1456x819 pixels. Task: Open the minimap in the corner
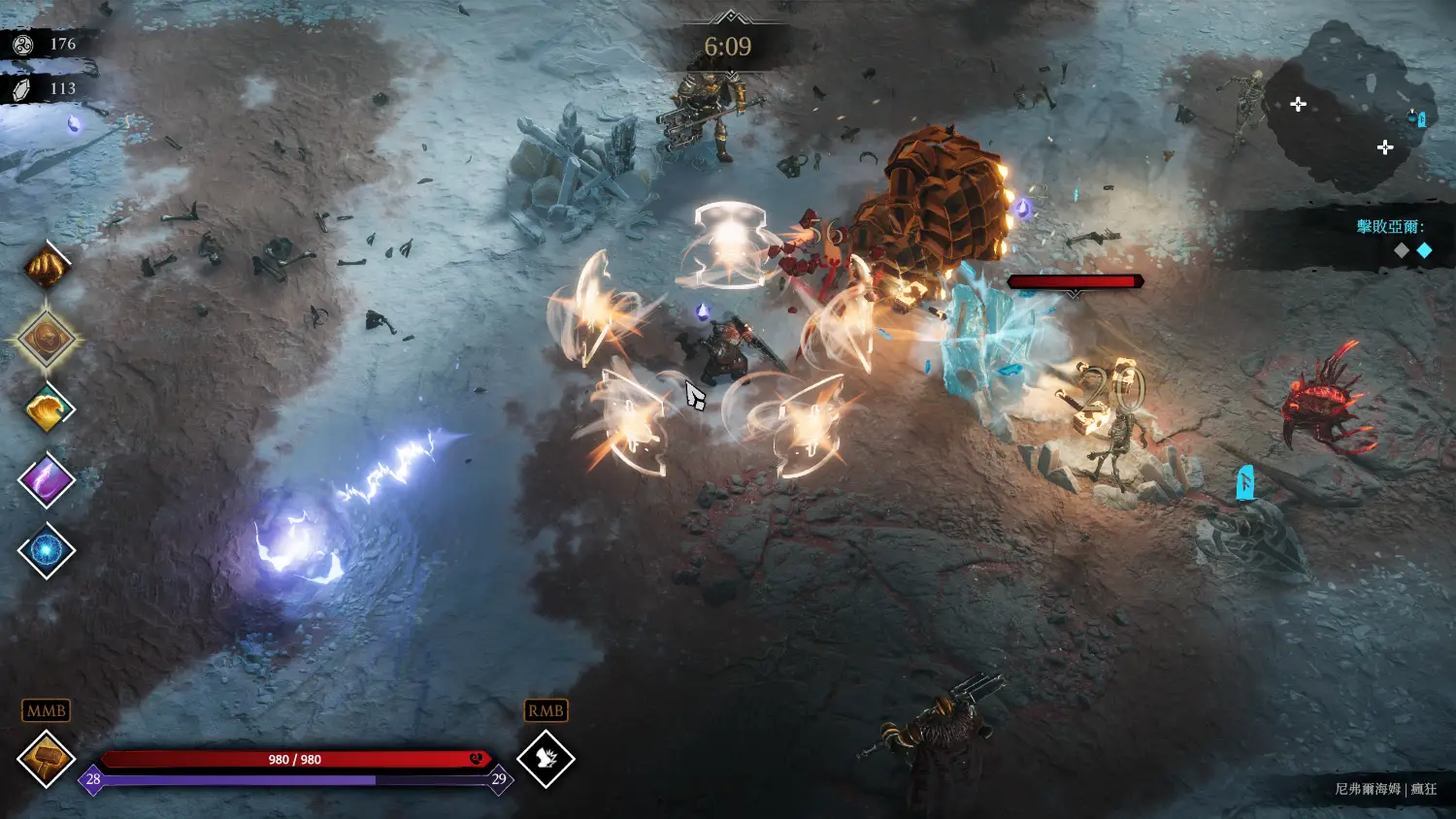point(1347,107)
